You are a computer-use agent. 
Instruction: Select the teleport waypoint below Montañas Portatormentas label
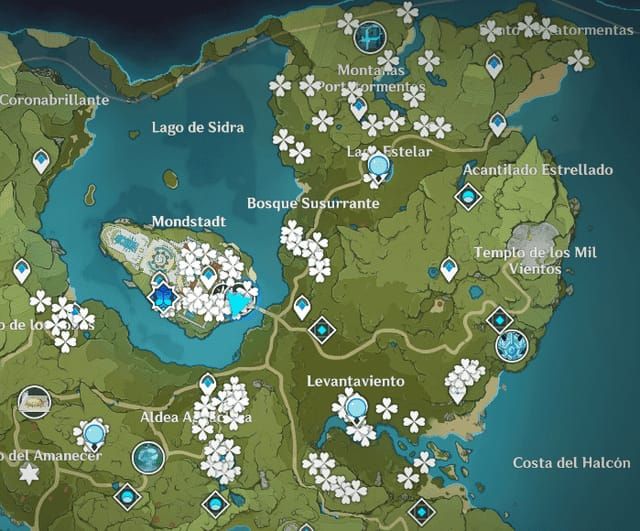click(359, 107)
